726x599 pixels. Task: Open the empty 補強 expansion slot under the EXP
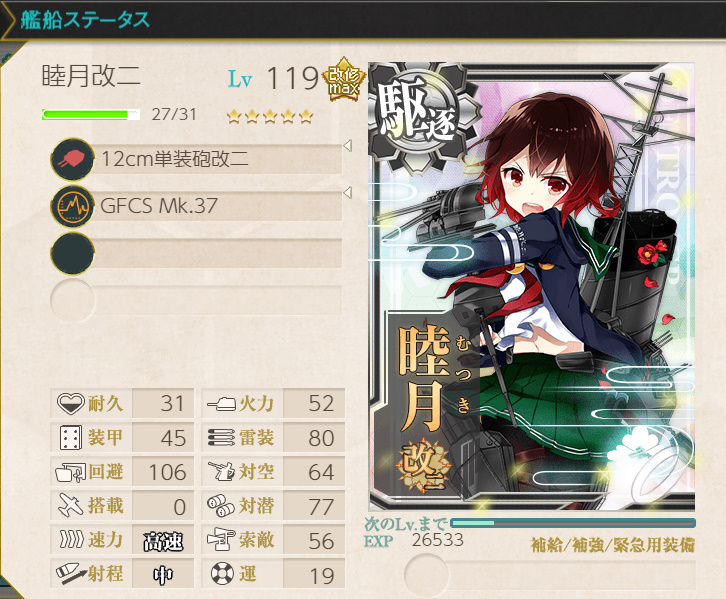pyautogui.click(x=548, y=575)
